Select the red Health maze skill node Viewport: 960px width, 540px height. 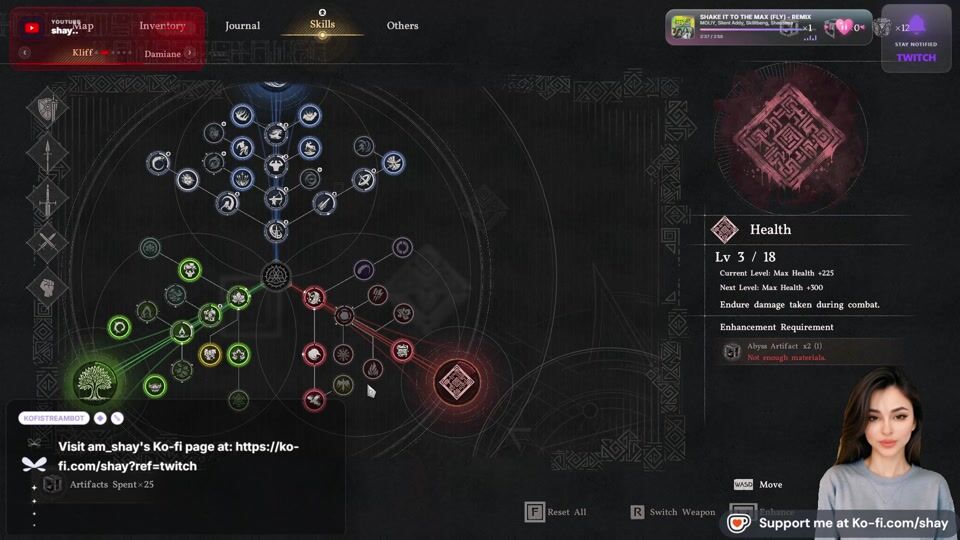click(457, 381)
